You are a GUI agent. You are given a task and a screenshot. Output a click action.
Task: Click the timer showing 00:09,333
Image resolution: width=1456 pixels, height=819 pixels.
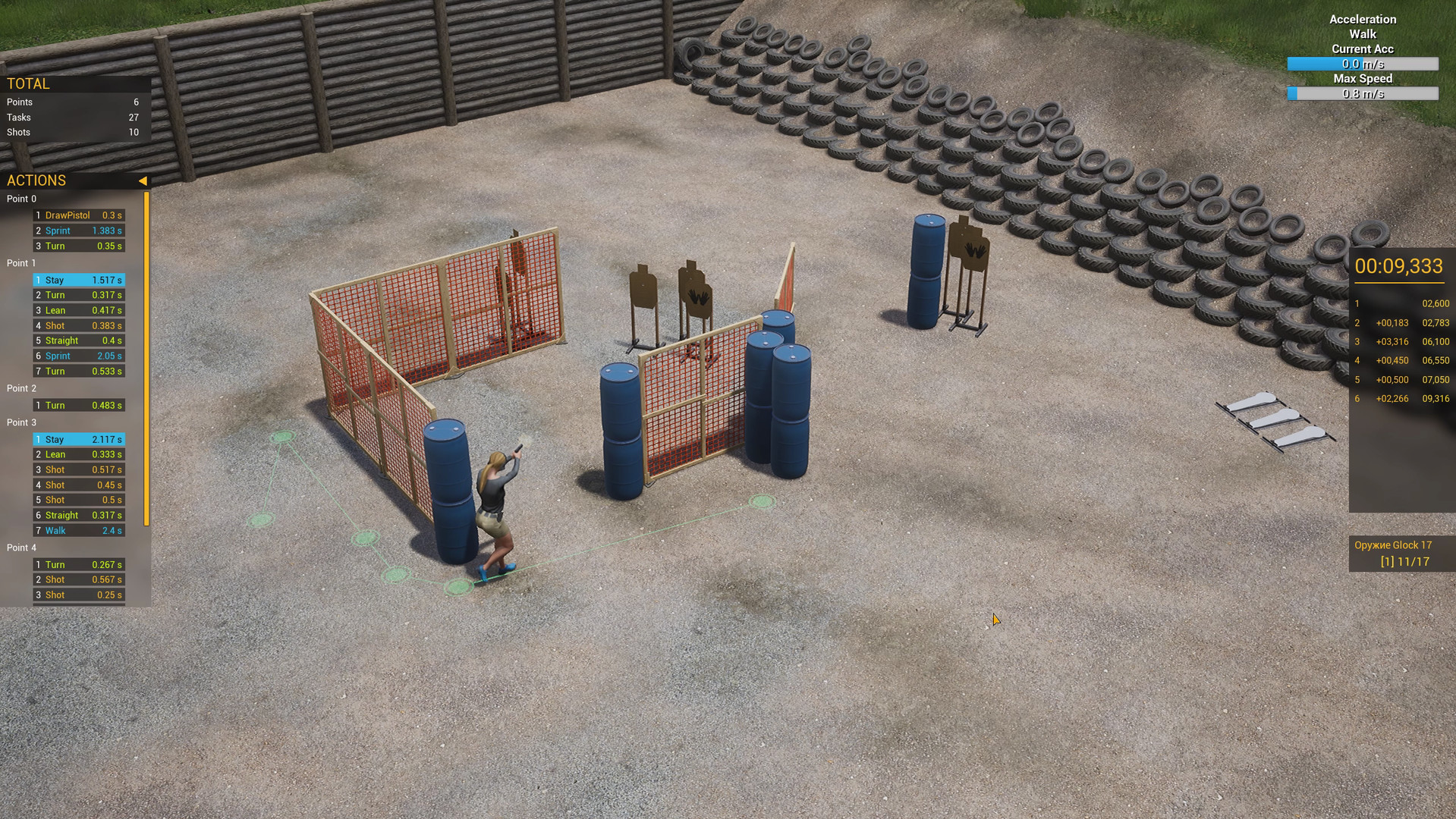pyautogui.click(x=1398, y=267)
